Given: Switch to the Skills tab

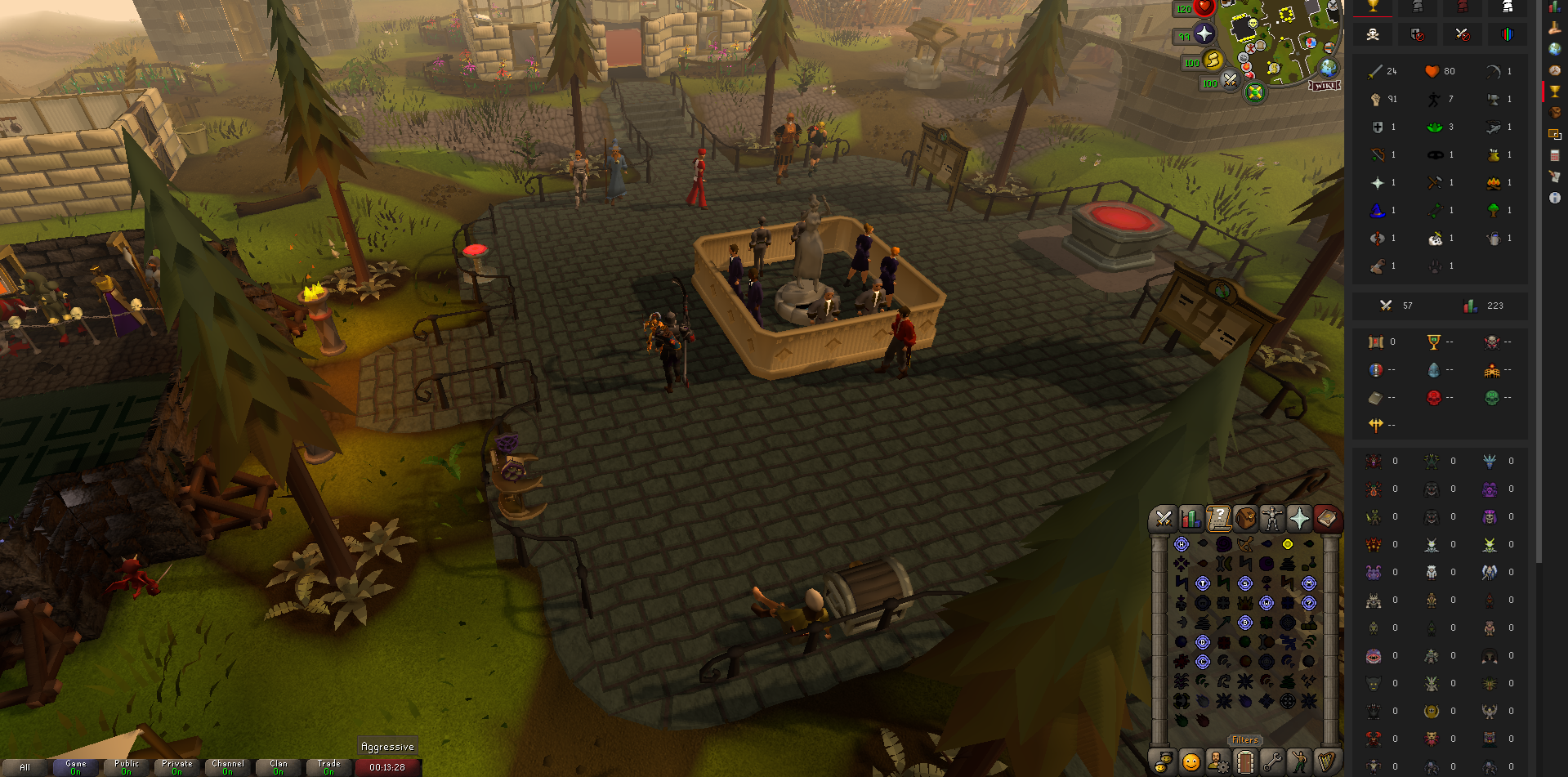Looking at the screenshot, I should 1191,518.
